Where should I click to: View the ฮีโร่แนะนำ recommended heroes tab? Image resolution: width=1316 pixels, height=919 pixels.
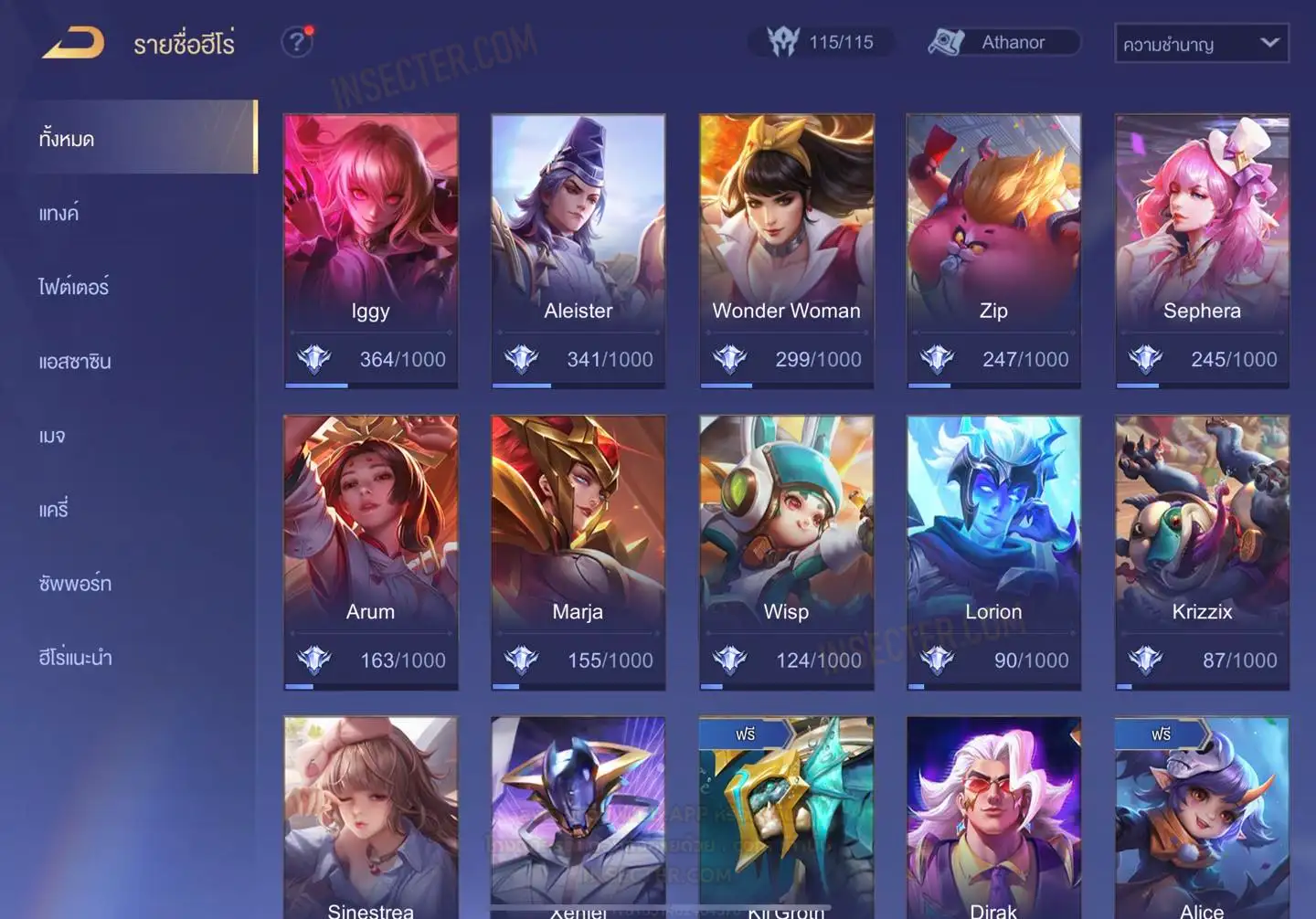[x=75, y=657]
